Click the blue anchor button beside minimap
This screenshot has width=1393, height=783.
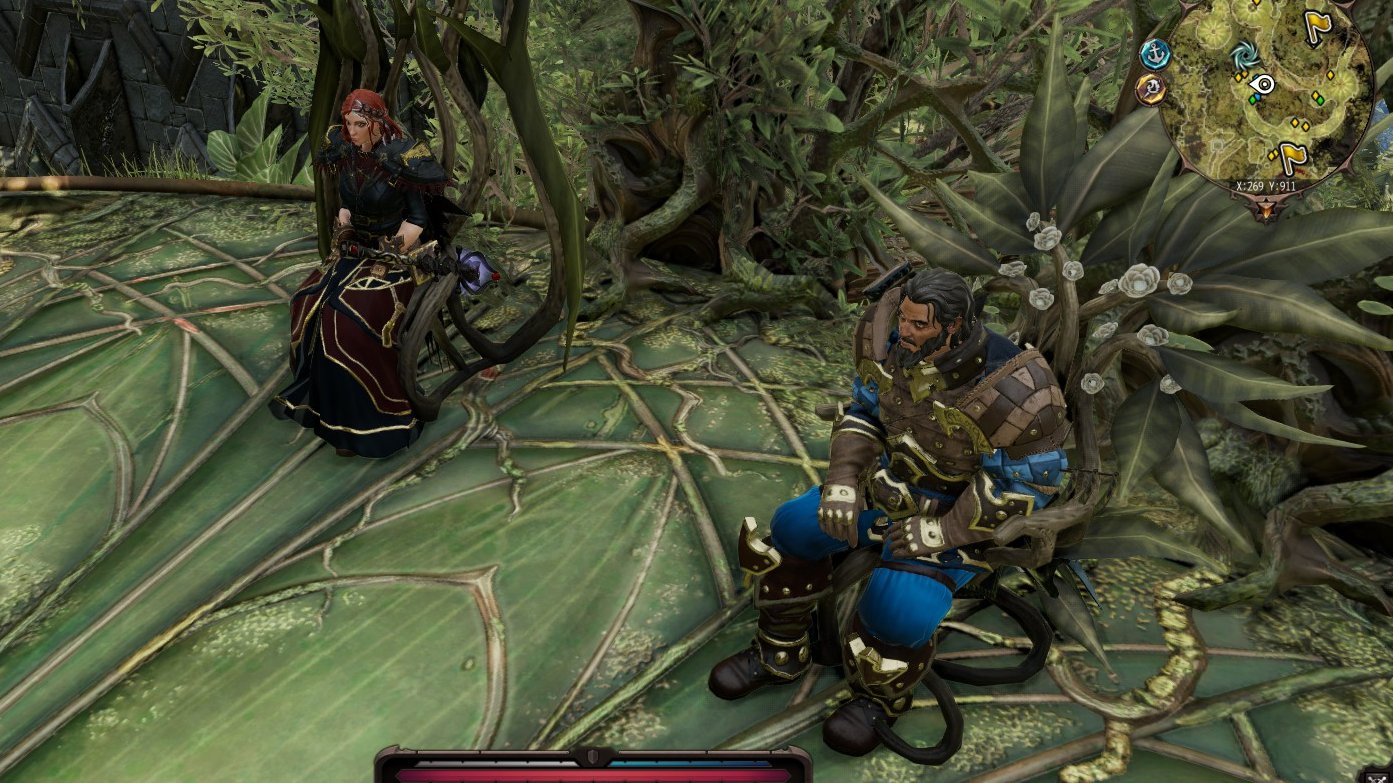pyautogui.click(x=1155, y=52)
